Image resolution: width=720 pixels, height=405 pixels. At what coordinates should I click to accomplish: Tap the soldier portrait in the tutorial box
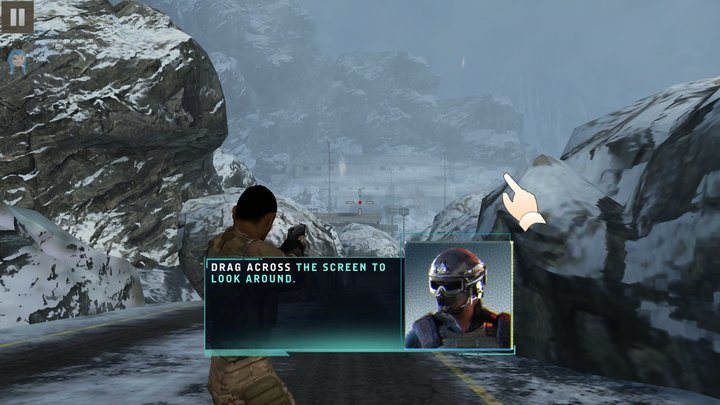pos(457,296)
